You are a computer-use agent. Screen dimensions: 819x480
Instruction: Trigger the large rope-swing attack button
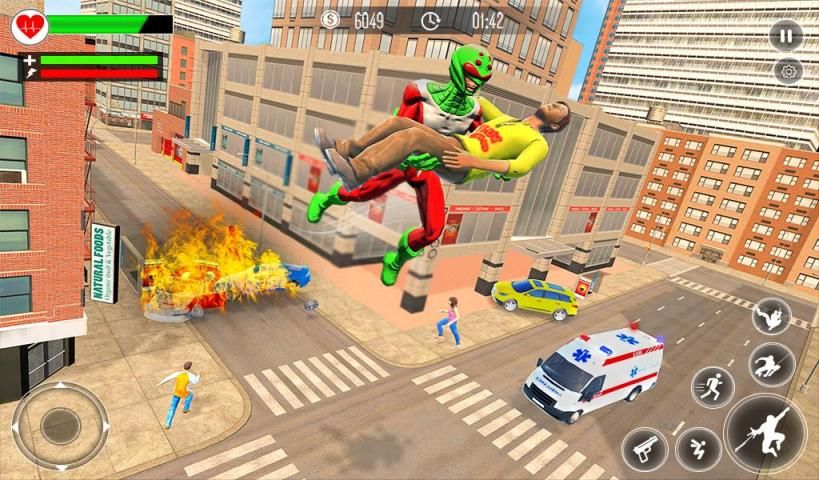tap(767, 433)
